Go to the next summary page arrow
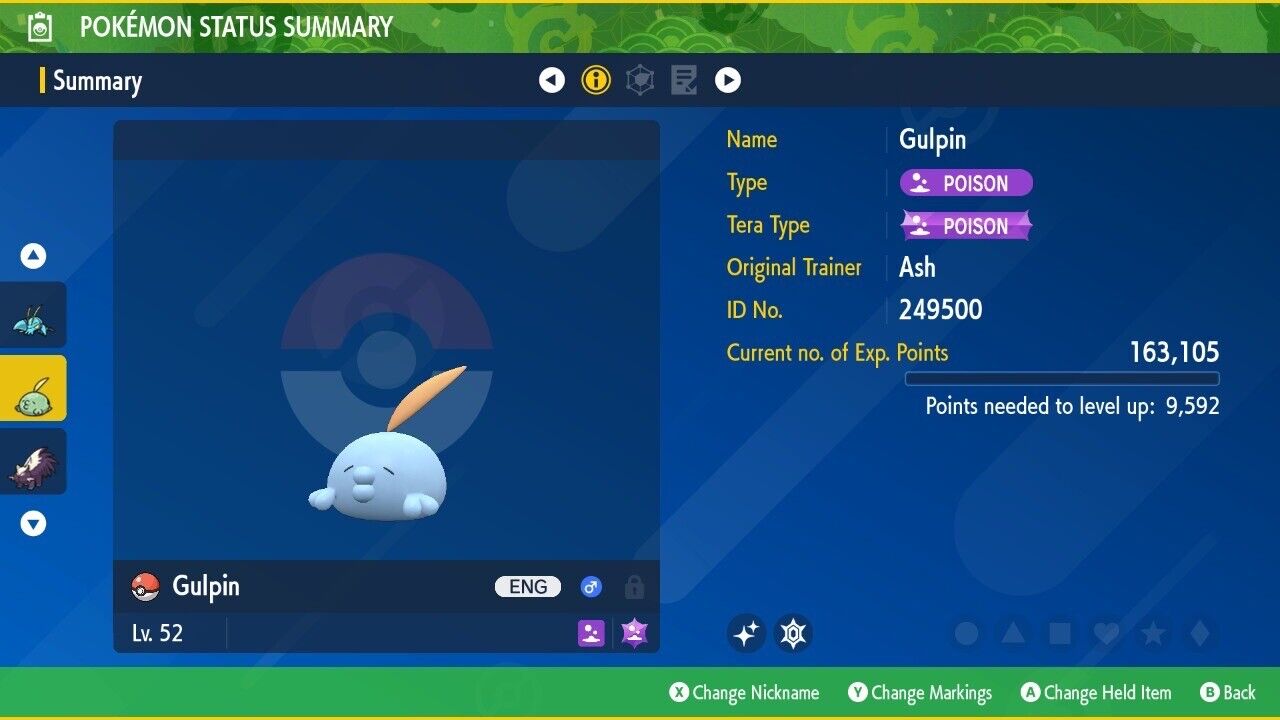Screen dimensions: 1280x720 tap(728, 80)
